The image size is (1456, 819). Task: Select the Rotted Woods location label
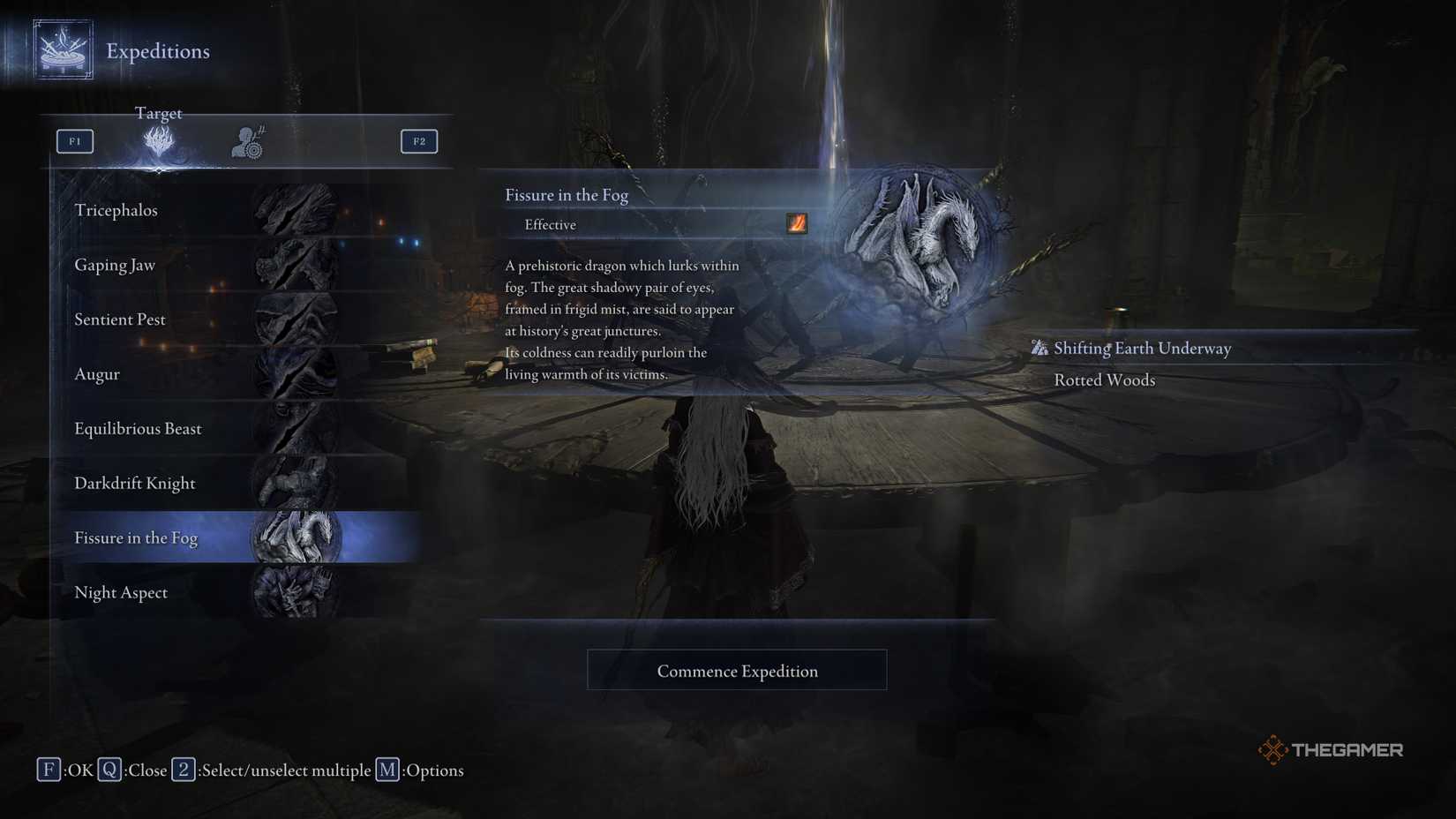click(x=1104, y=379)
